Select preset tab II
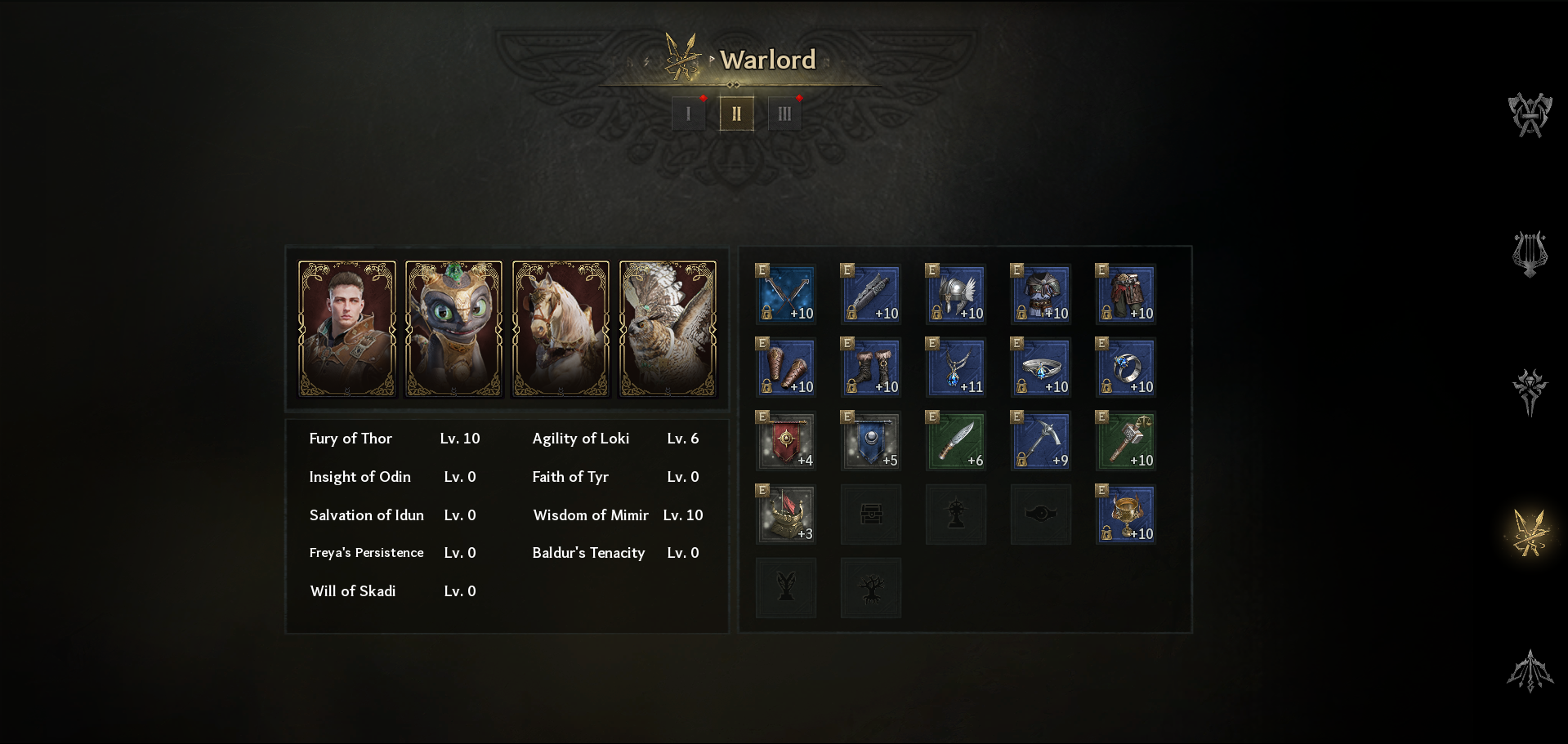The width and height of the screenshot is (1568, 744). [736, 114]
